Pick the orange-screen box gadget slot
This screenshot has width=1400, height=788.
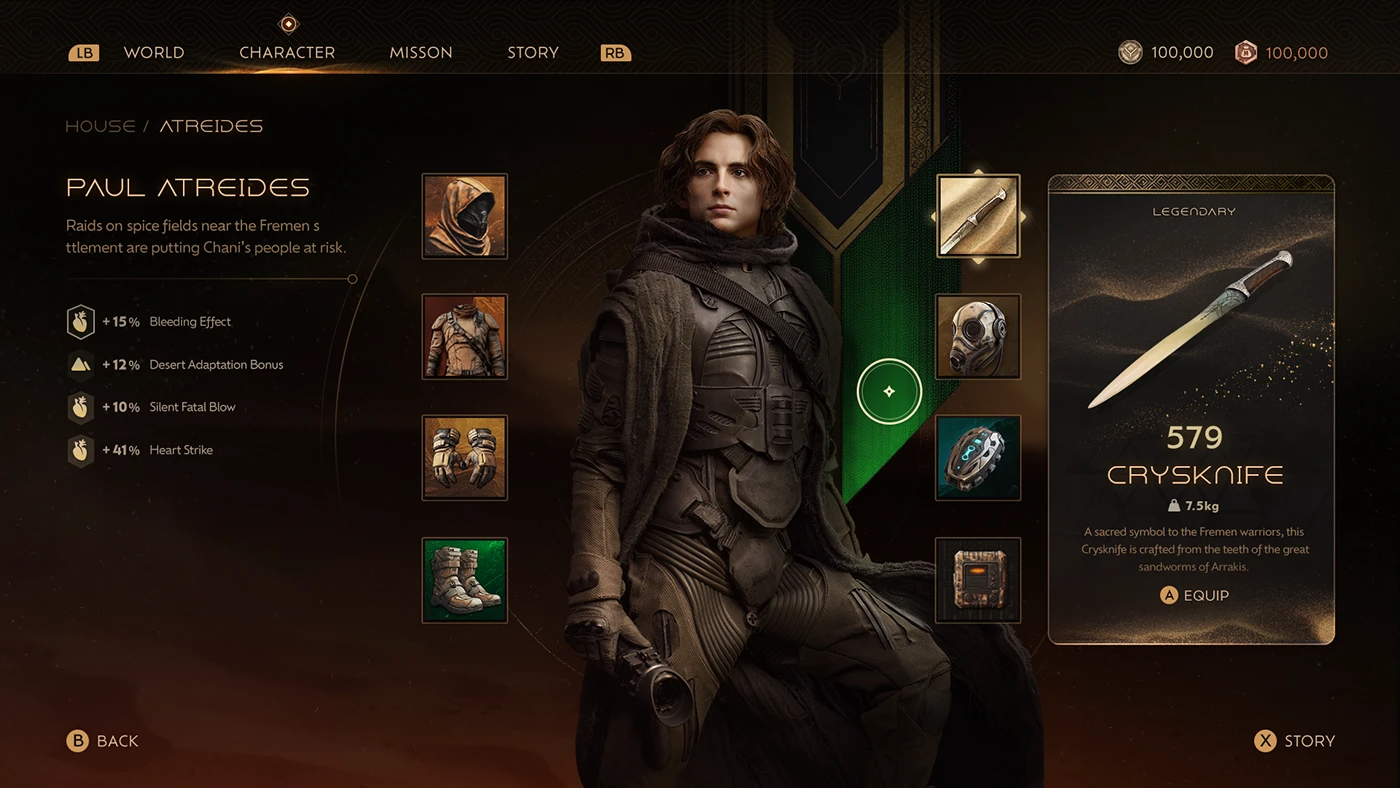(978, 580)
